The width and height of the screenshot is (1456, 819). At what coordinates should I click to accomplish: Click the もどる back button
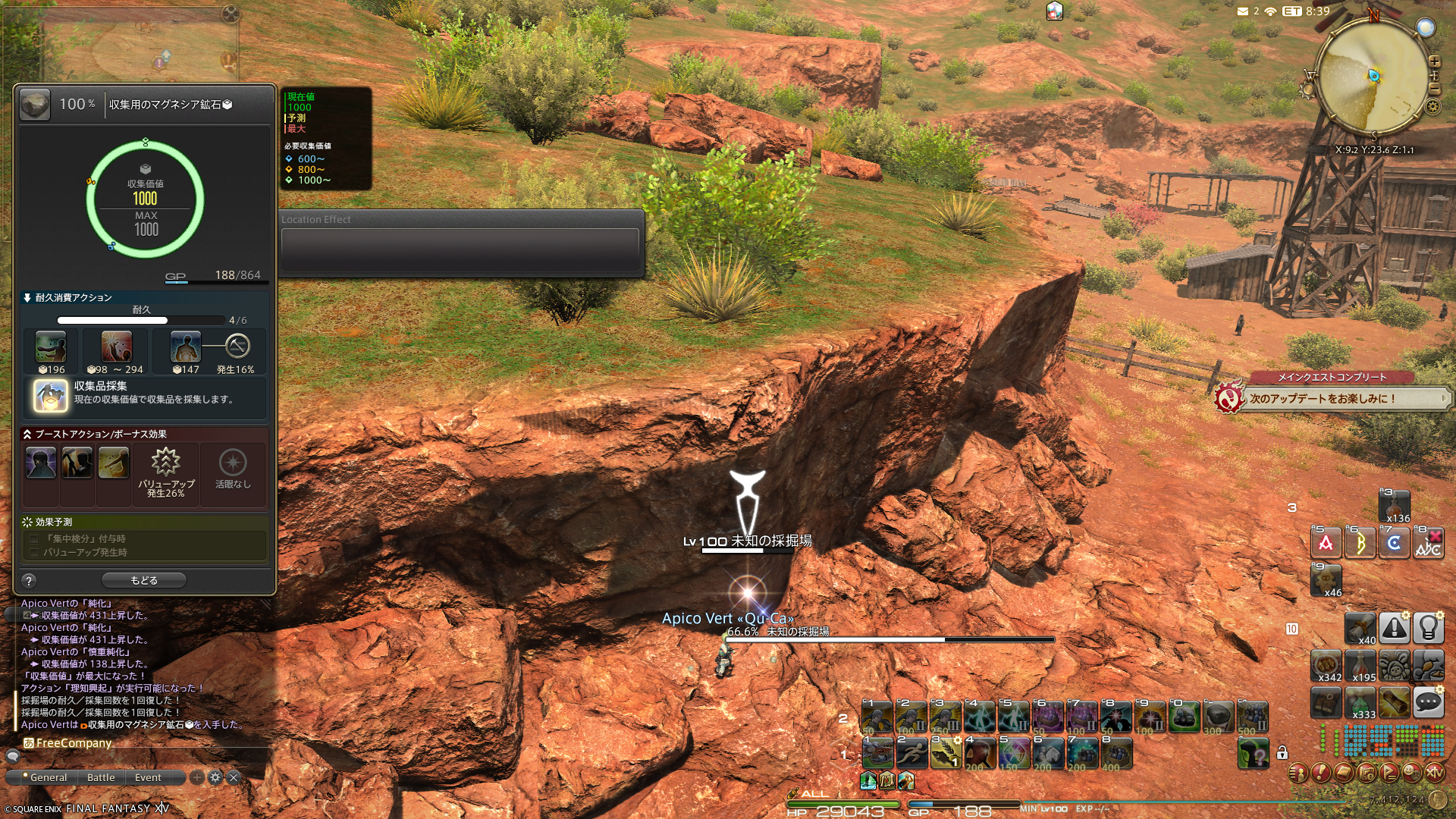click(144, 580)
